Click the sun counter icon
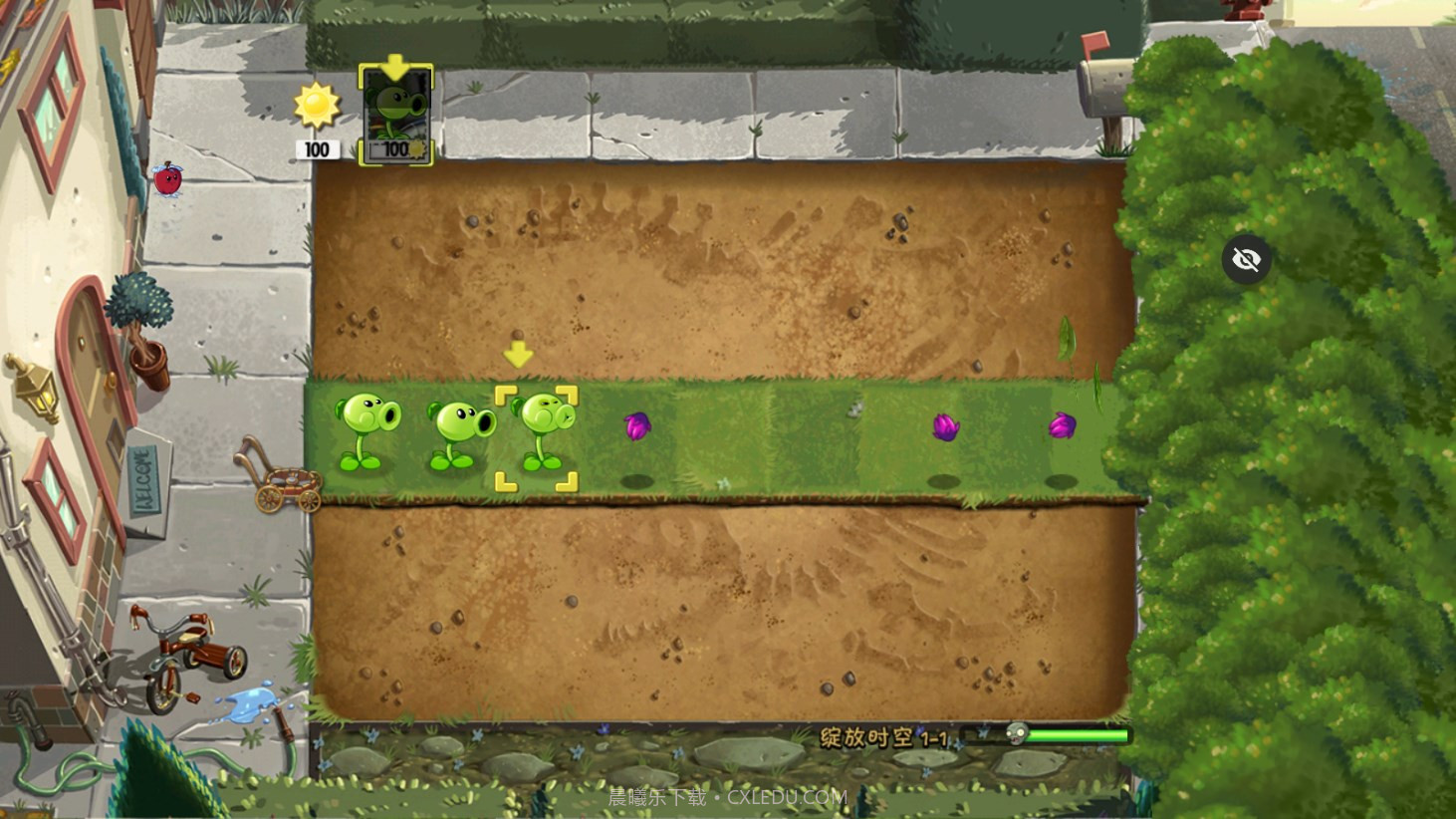 (x=316, y=104)
